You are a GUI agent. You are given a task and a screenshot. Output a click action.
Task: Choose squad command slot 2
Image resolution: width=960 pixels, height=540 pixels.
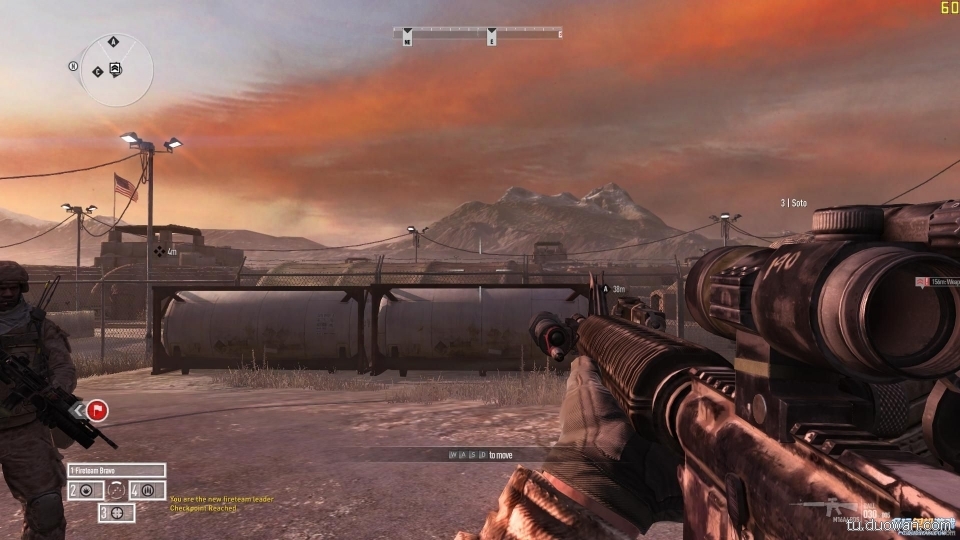click(85, 490)
